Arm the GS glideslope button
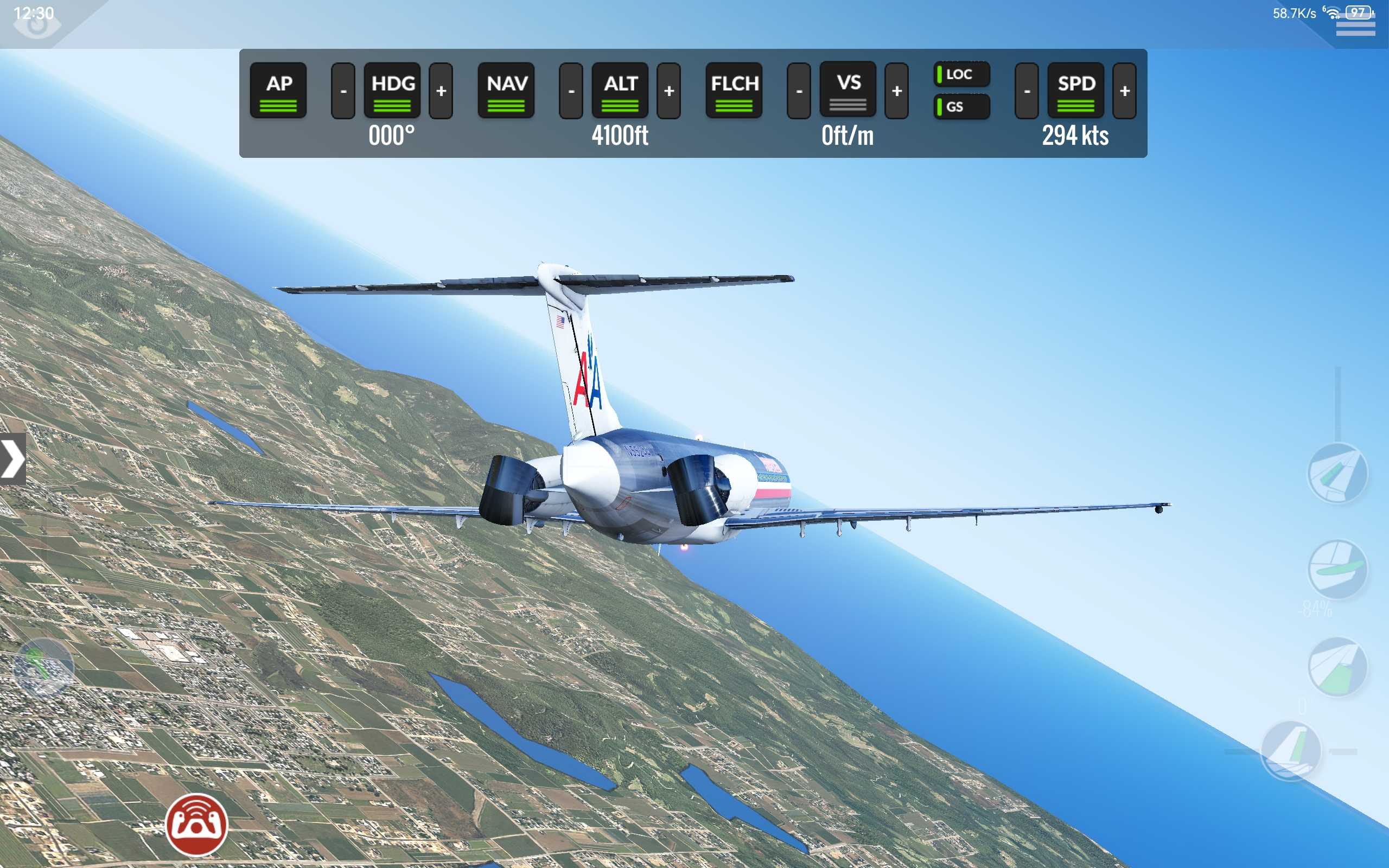 961,107
